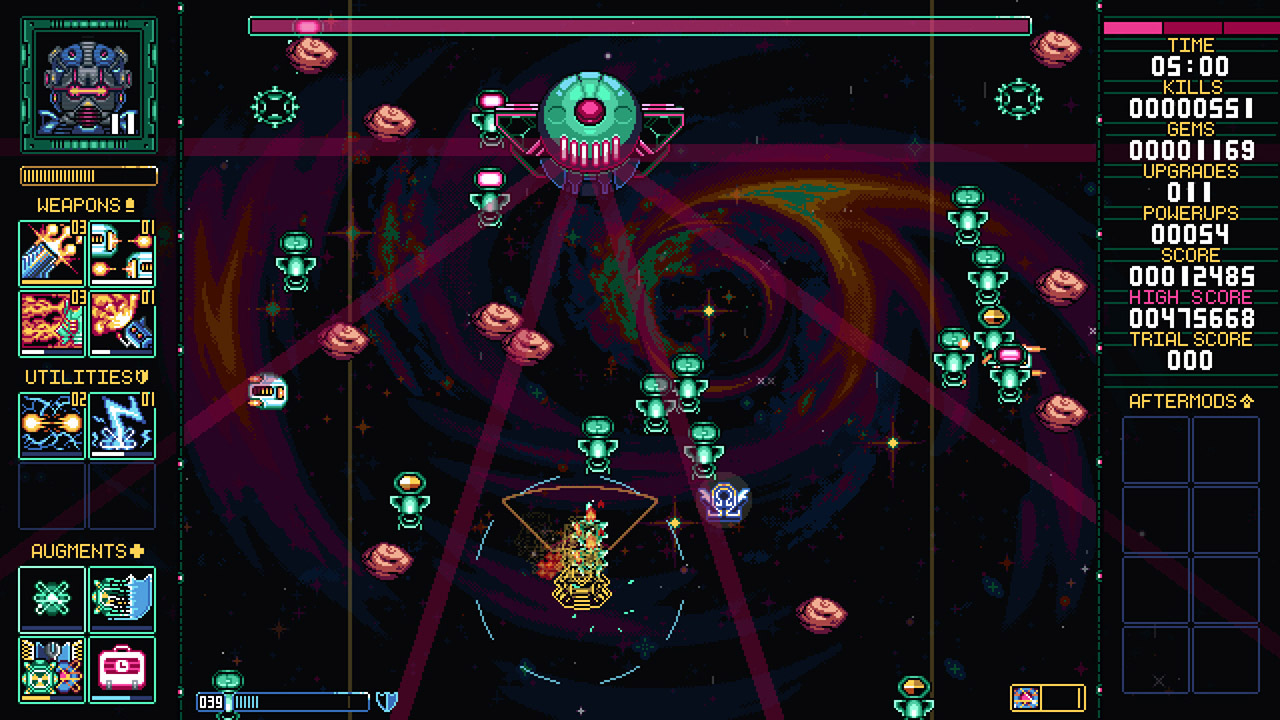This screenshot has width=1280, height=720.
Task: Toggle the shield badge beside UTILITIES heading
Action: coord(143,377)
